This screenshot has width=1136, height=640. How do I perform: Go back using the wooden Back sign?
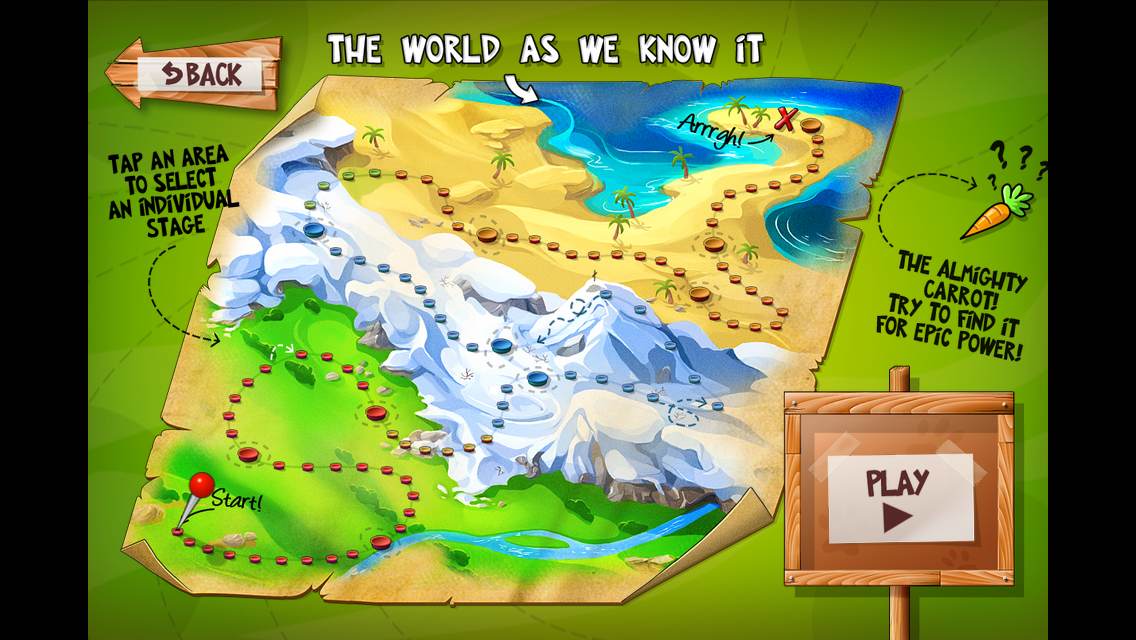point(198,72)
